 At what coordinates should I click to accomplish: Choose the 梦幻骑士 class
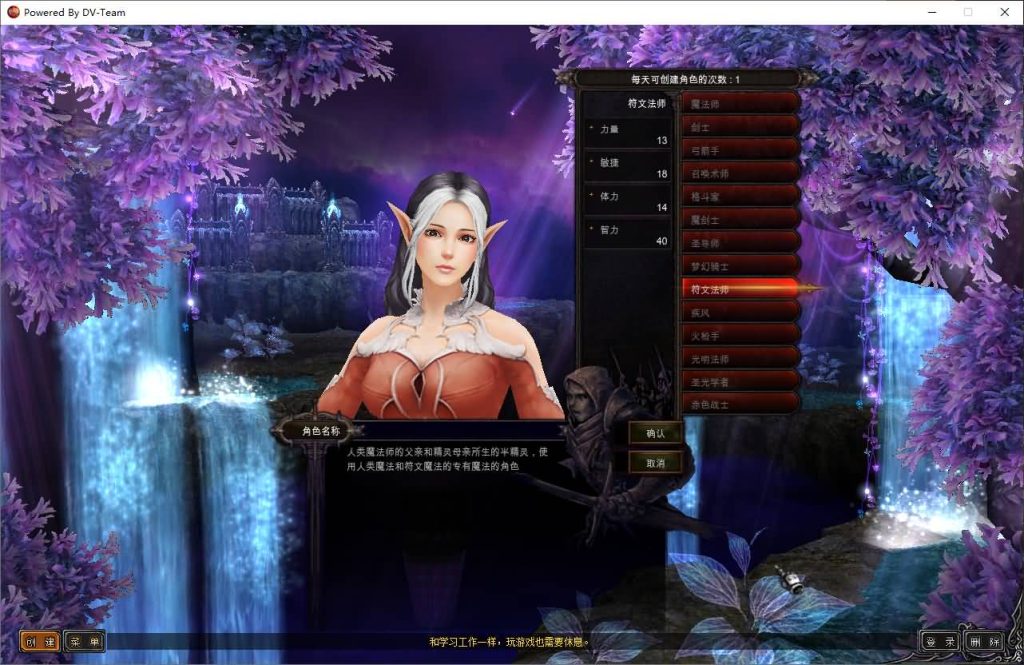(740, 266)
